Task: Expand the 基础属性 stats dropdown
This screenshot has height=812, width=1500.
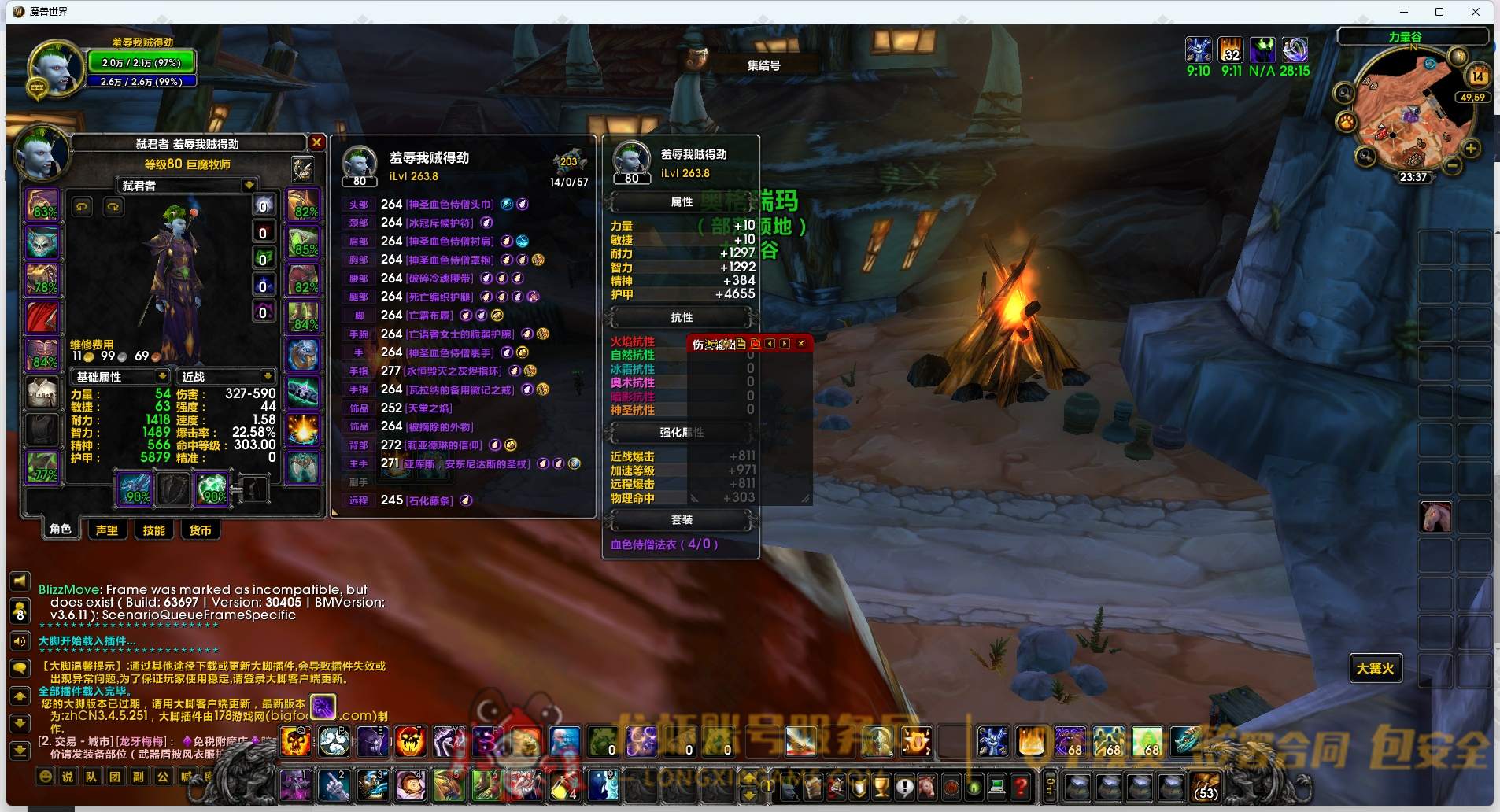Action: [161, 377]
